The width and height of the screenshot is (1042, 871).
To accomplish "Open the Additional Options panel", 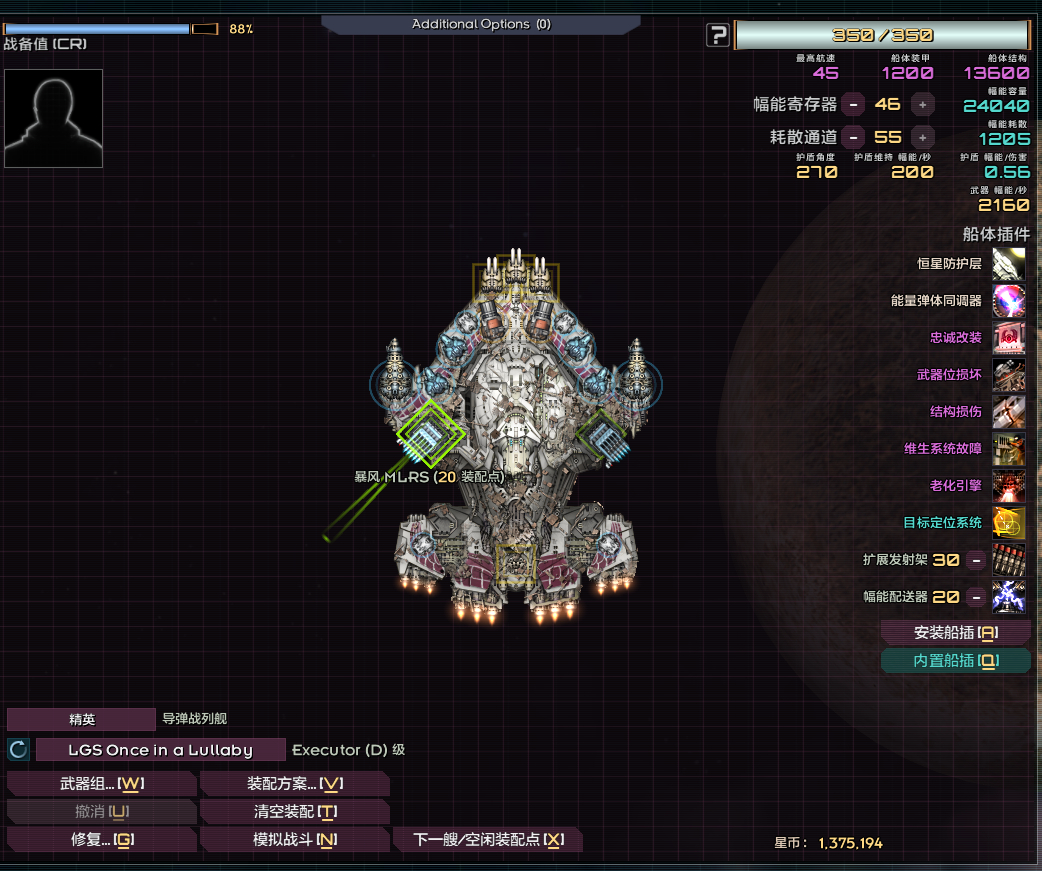I will (480, 24).
